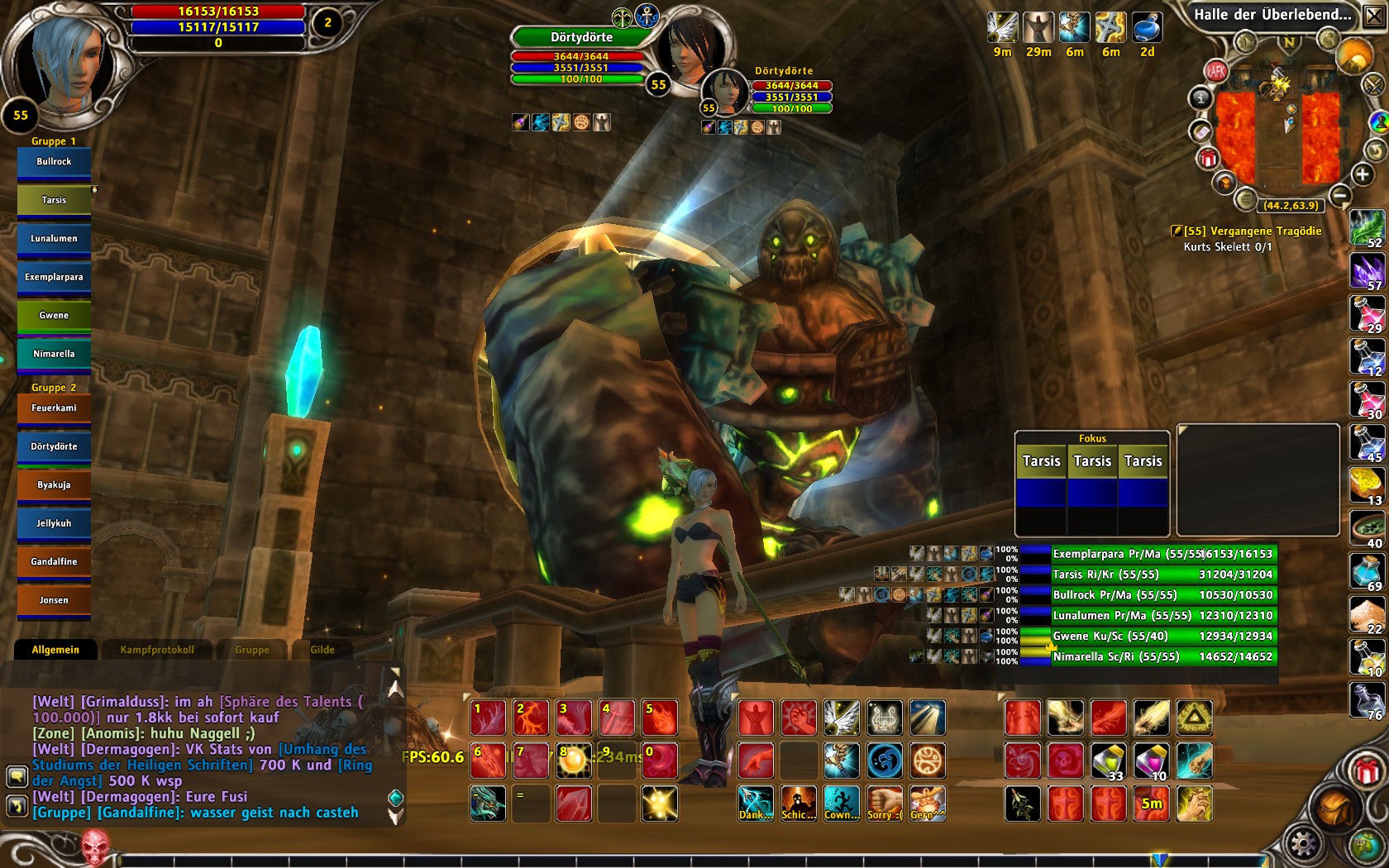
Task: Activate hotbar skill slot number 1
Action: point(488,718)
